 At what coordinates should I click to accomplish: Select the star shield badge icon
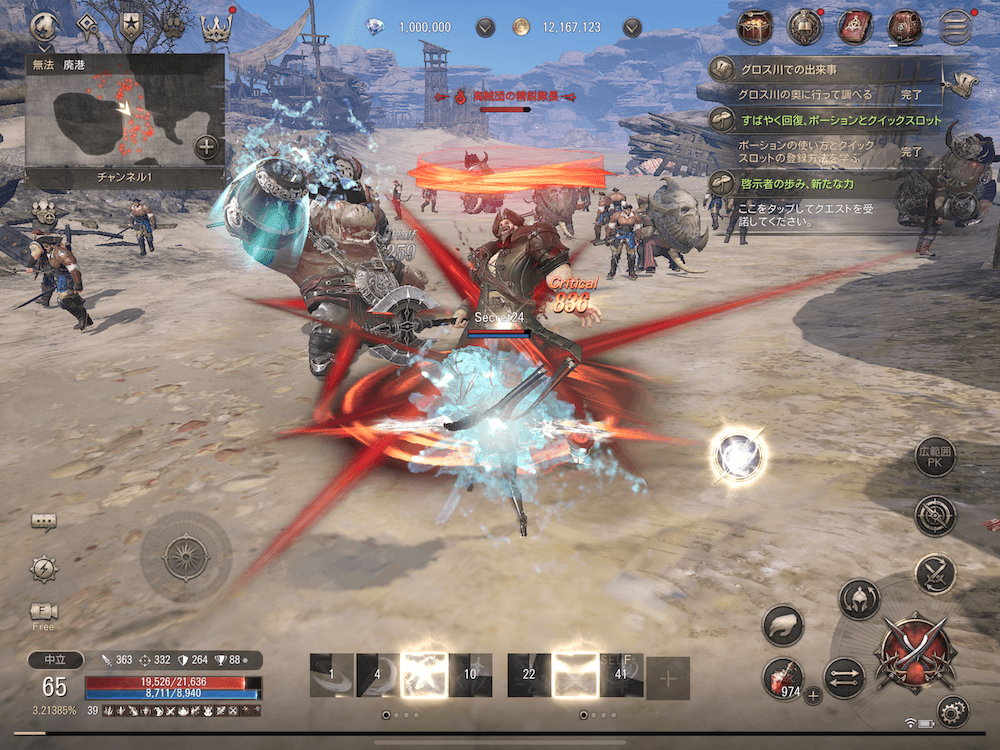click(130, 27)
